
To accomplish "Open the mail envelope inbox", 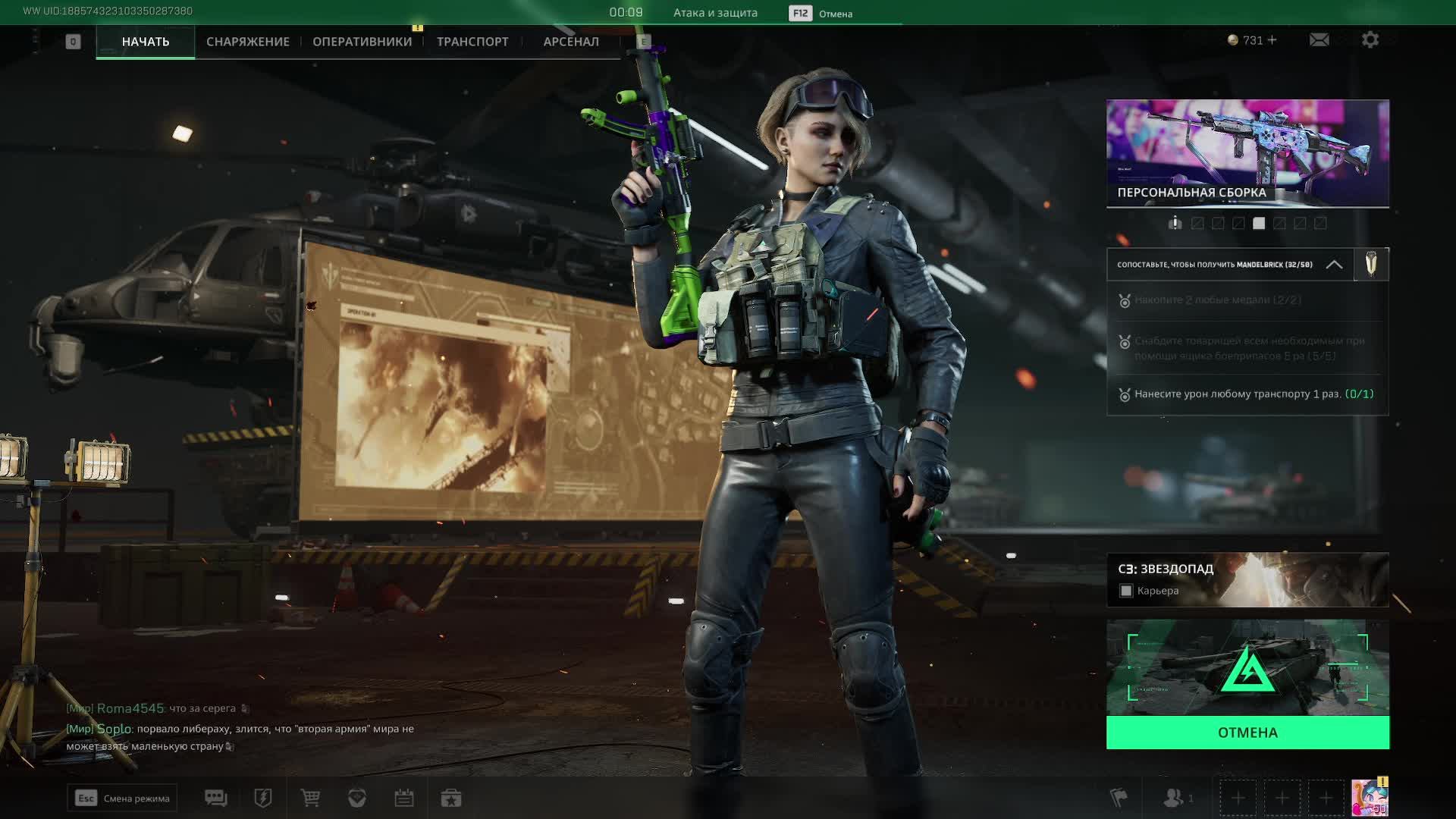I will (1319, 40).
